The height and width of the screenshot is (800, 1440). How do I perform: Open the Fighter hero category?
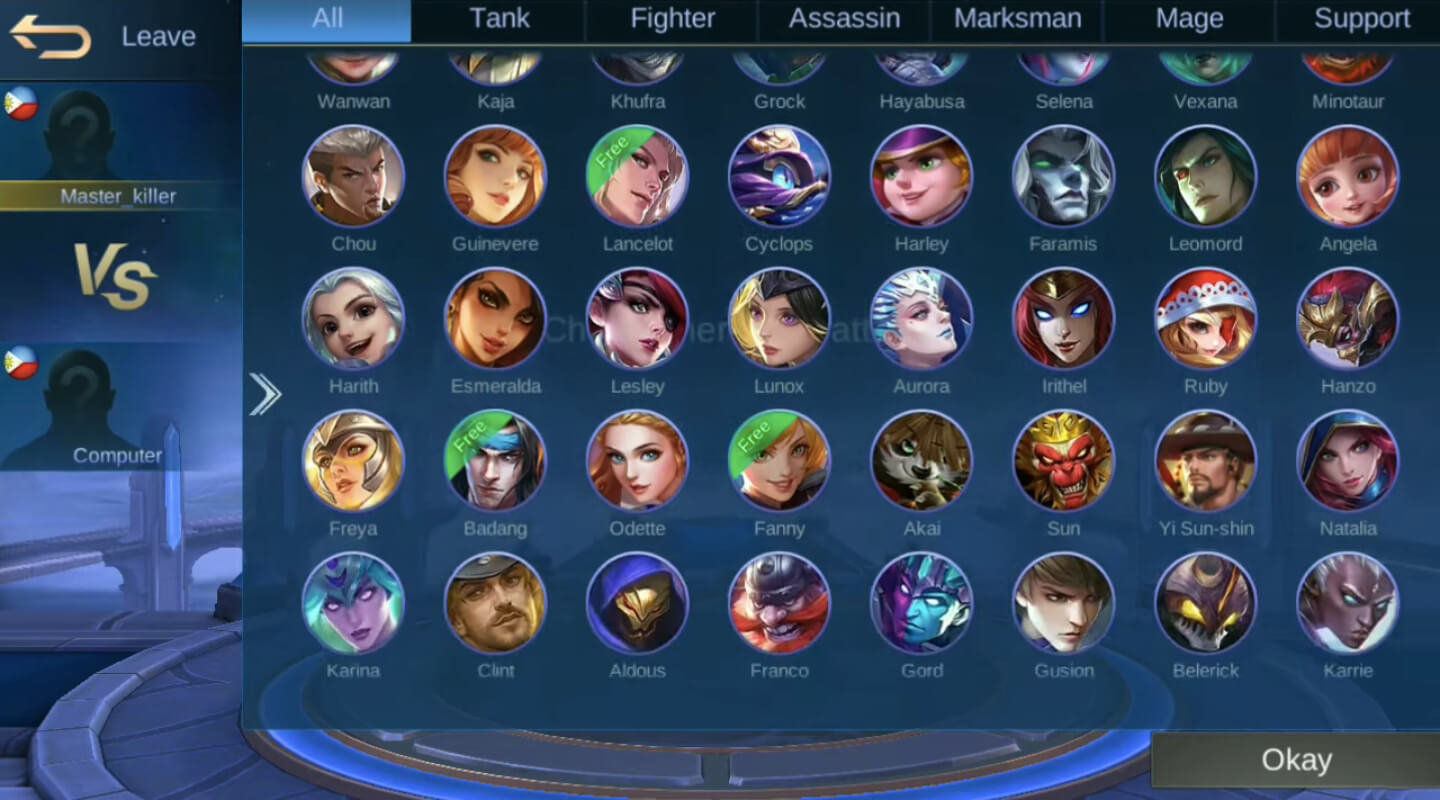click(672, 18)
